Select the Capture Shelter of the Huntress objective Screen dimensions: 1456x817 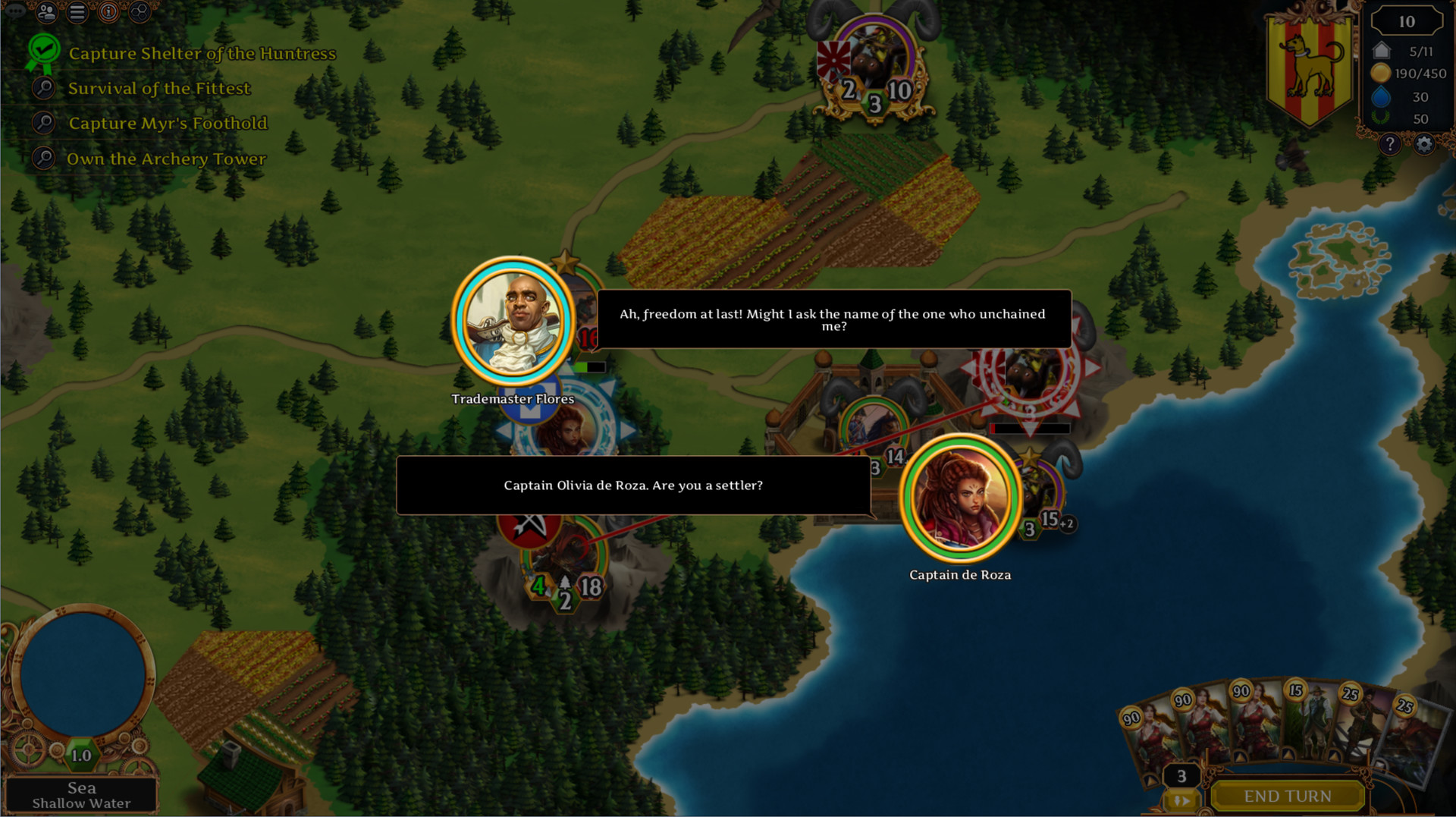point(202,54)
